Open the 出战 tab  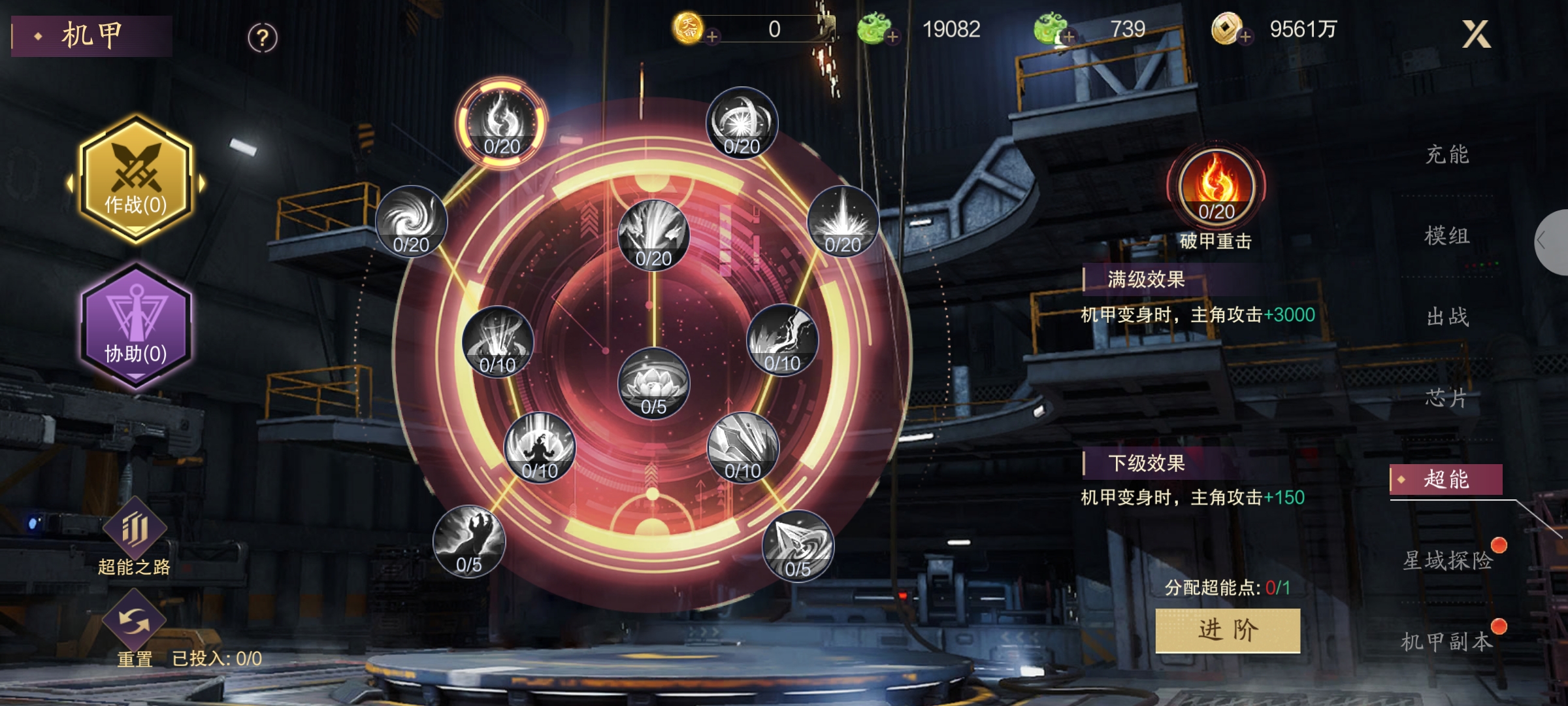pyautogui.click(x=1446, y=317)
